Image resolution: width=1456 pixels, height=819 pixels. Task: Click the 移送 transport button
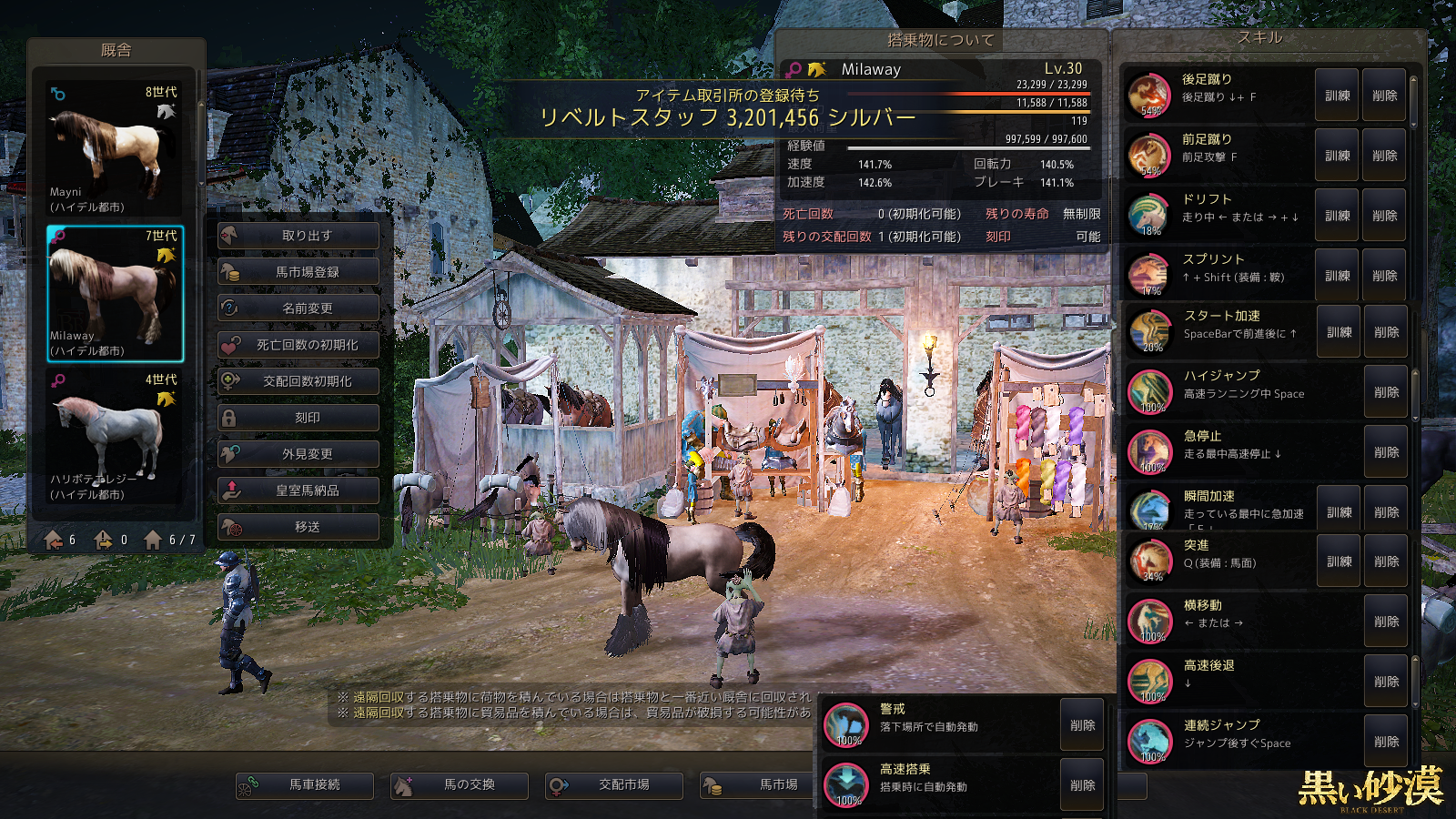click(298, 527)
